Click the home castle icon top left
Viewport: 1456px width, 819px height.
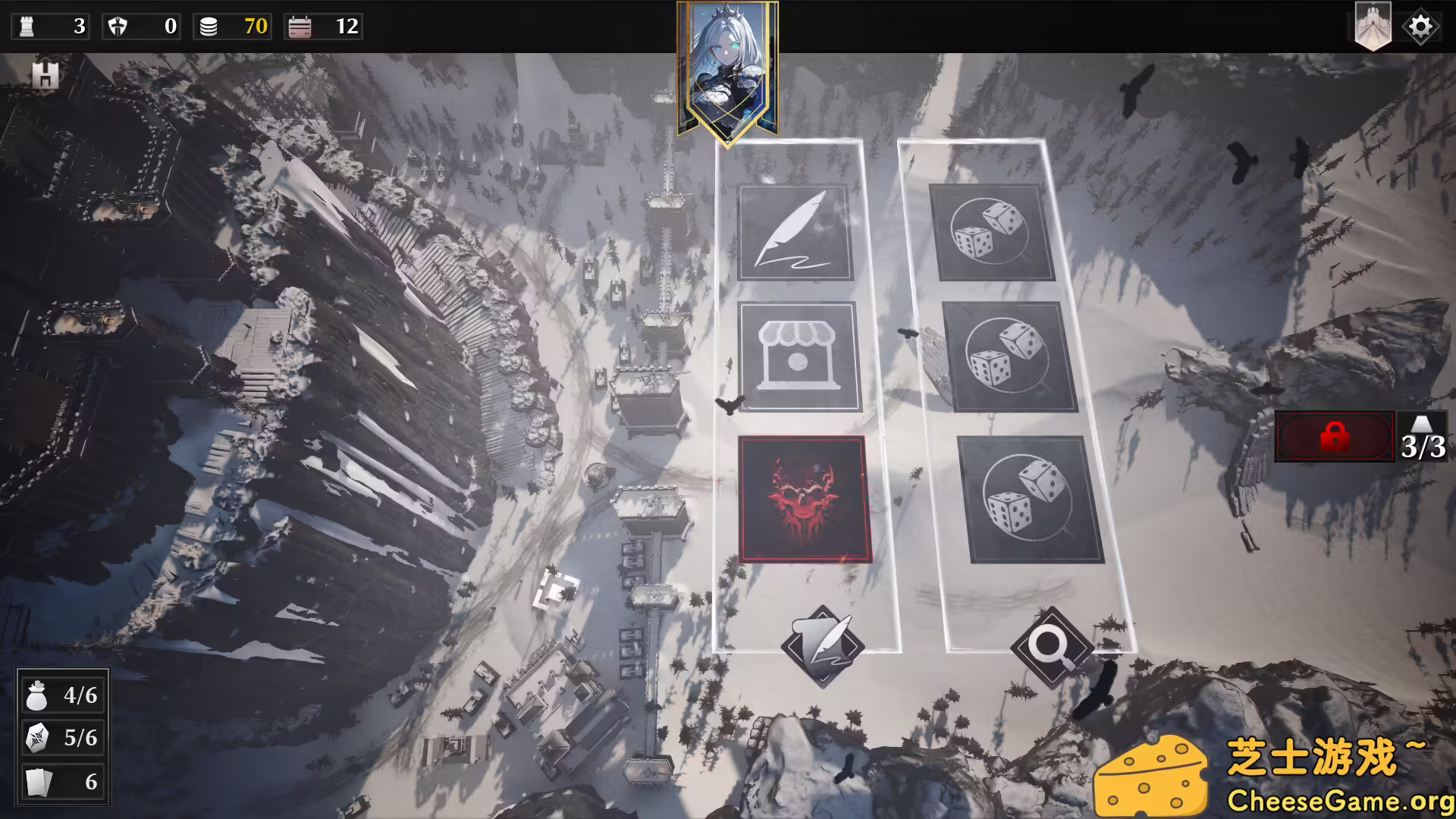(x=47, y=74)
